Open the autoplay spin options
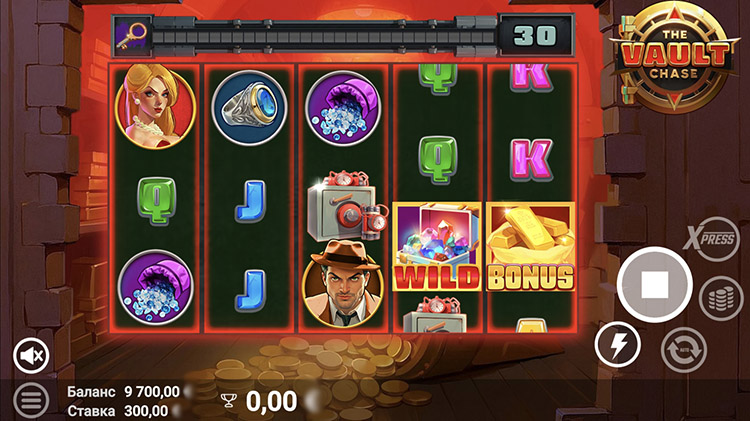The width and height of the screenshot is (750, 421). pos(684,348)
